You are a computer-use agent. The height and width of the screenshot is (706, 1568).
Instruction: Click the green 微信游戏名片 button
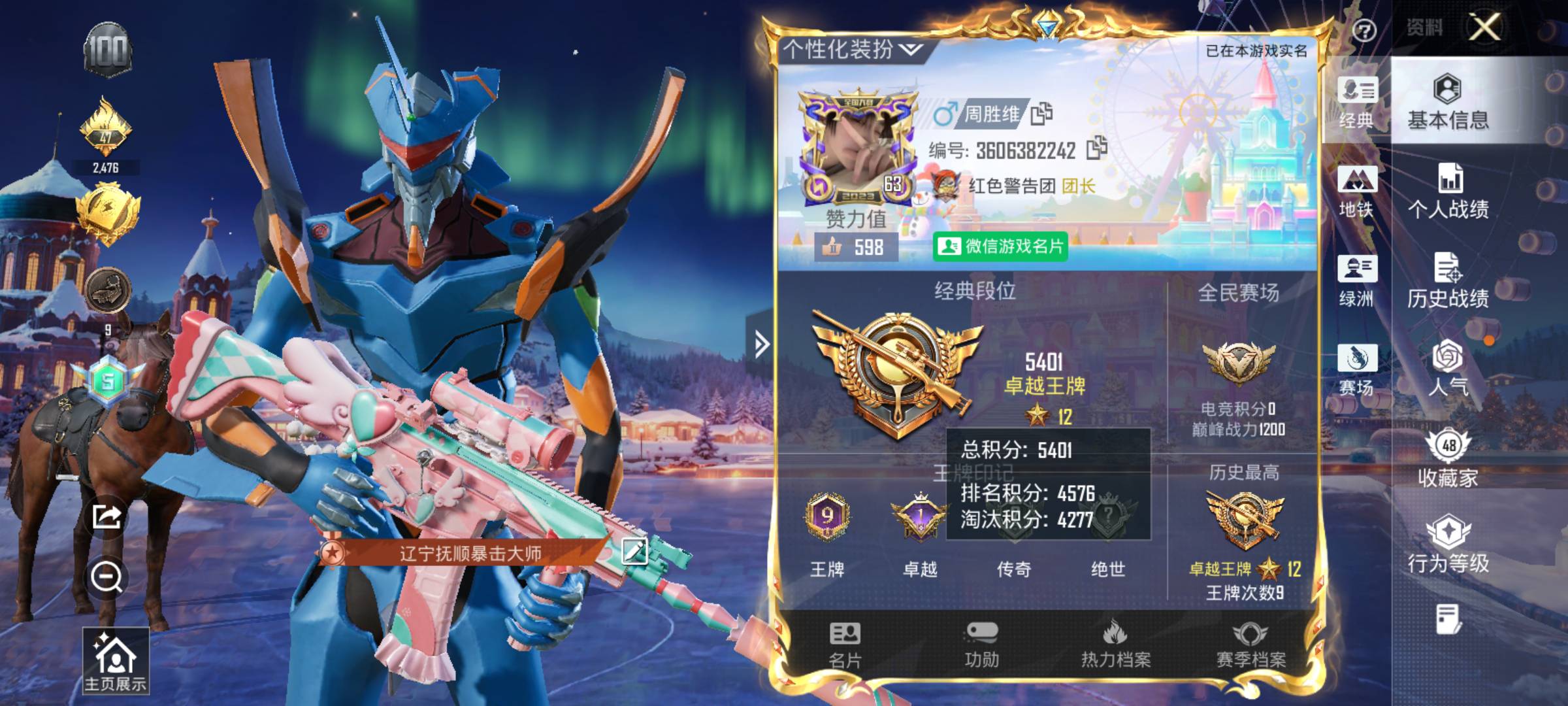[1000, 246]
